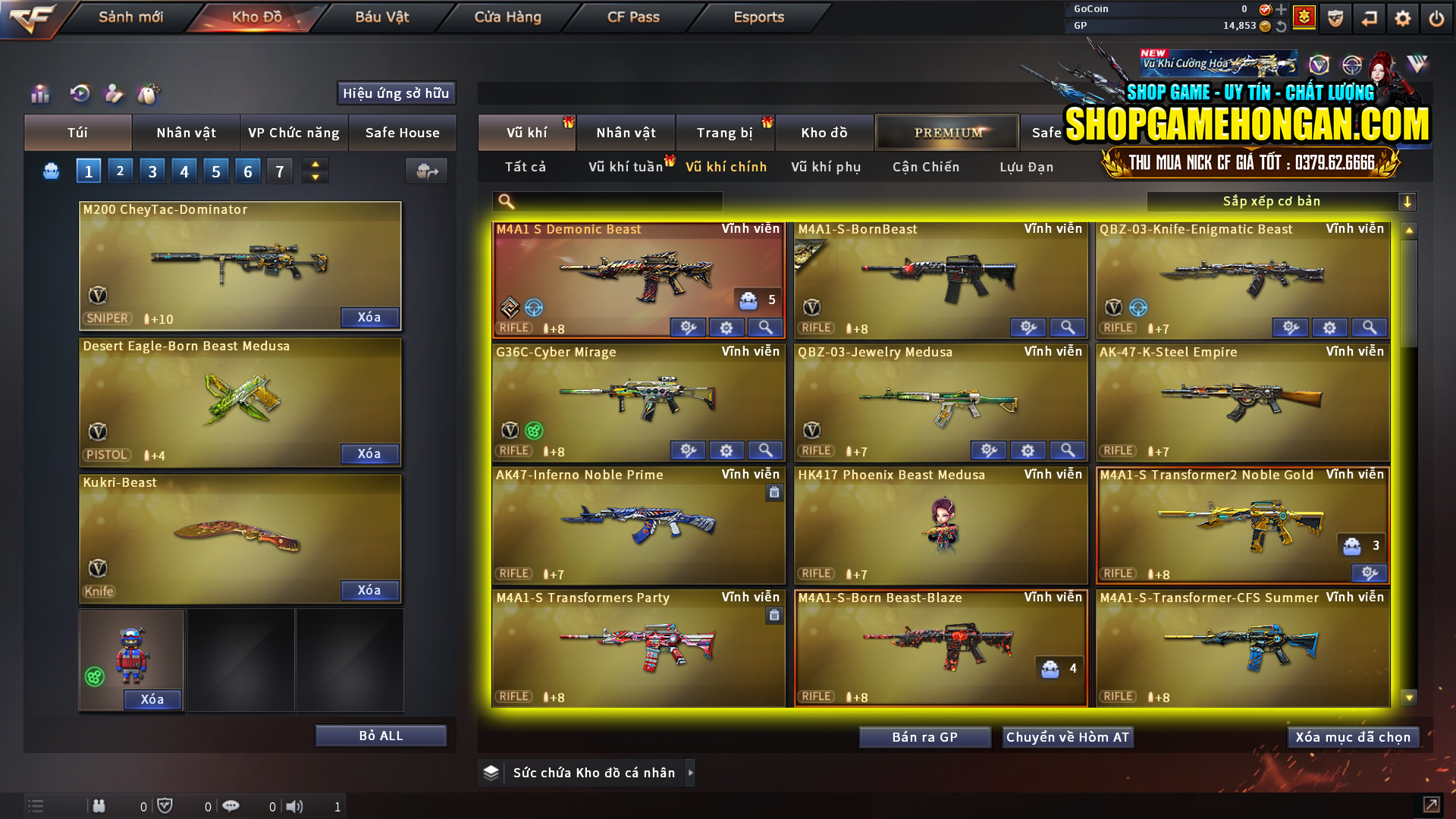Click the enhance icon on G36C-Cyber Mirage

tap(689, 450)
